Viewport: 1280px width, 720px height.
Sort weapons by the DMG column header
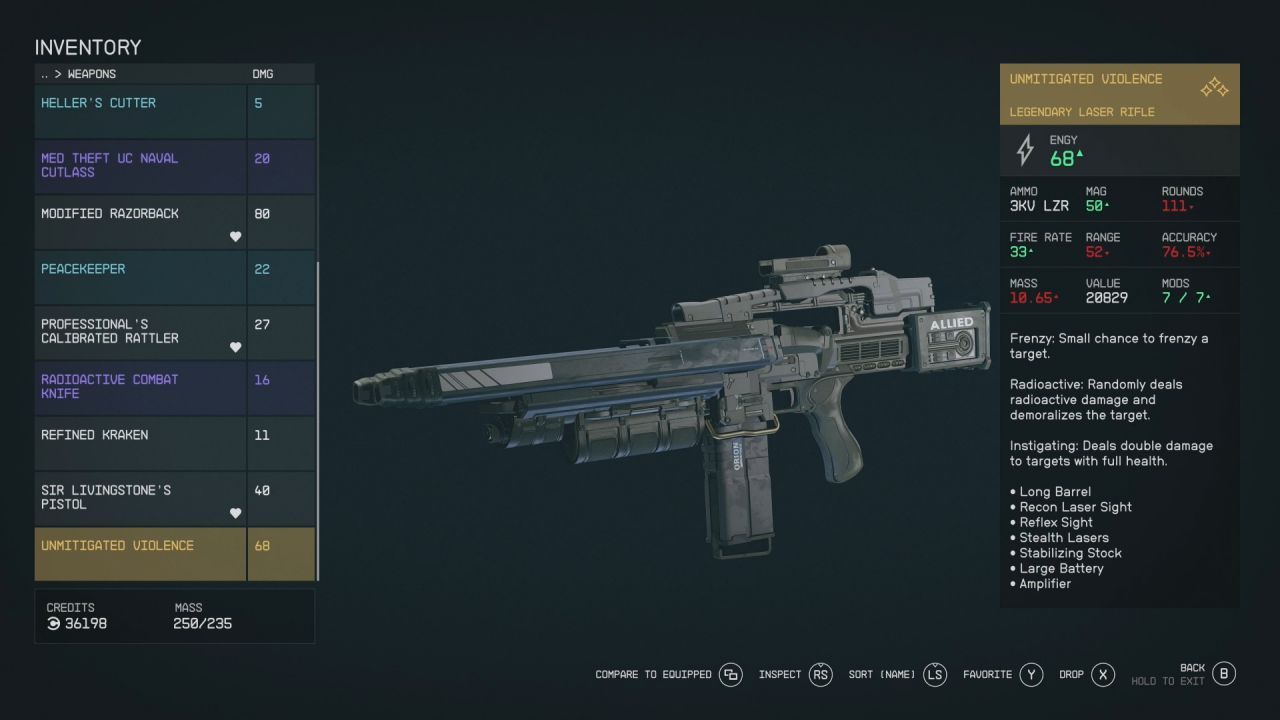click(262, 74)
